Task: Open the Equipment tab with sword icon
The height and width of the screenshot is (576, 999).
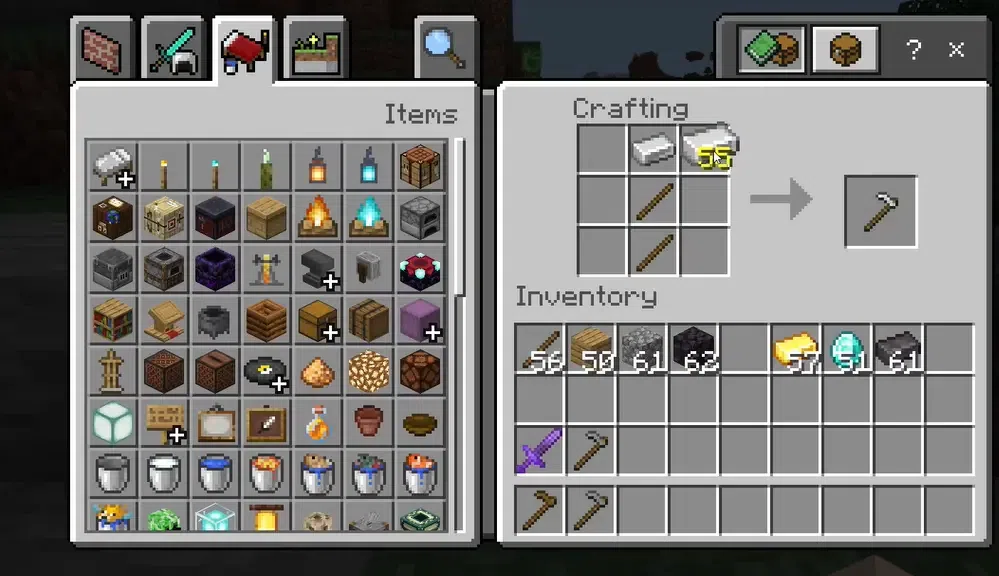Action: pos(174,50)
